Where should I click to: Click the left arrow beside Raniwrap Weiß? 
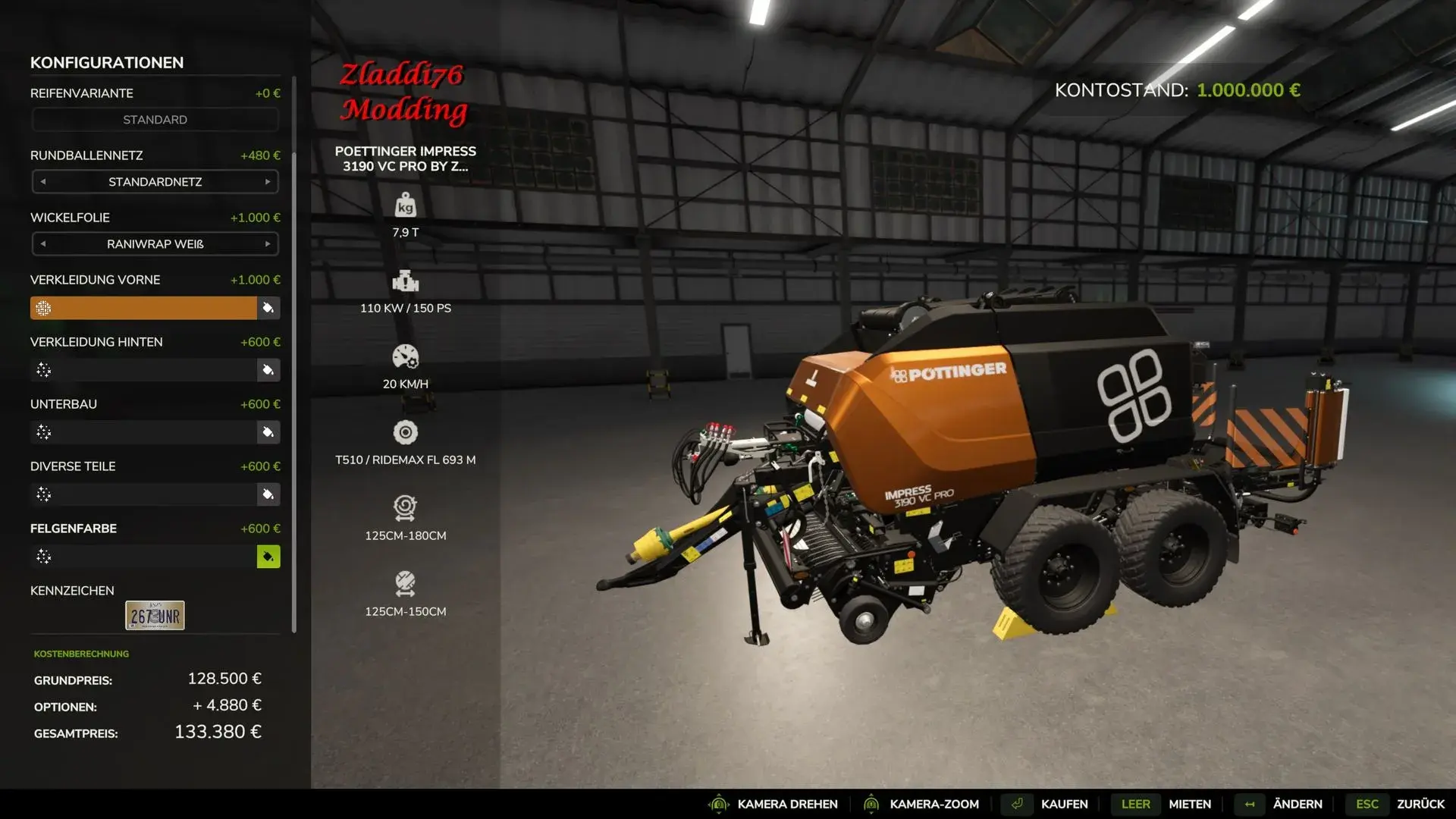click(x=44, y=244)
